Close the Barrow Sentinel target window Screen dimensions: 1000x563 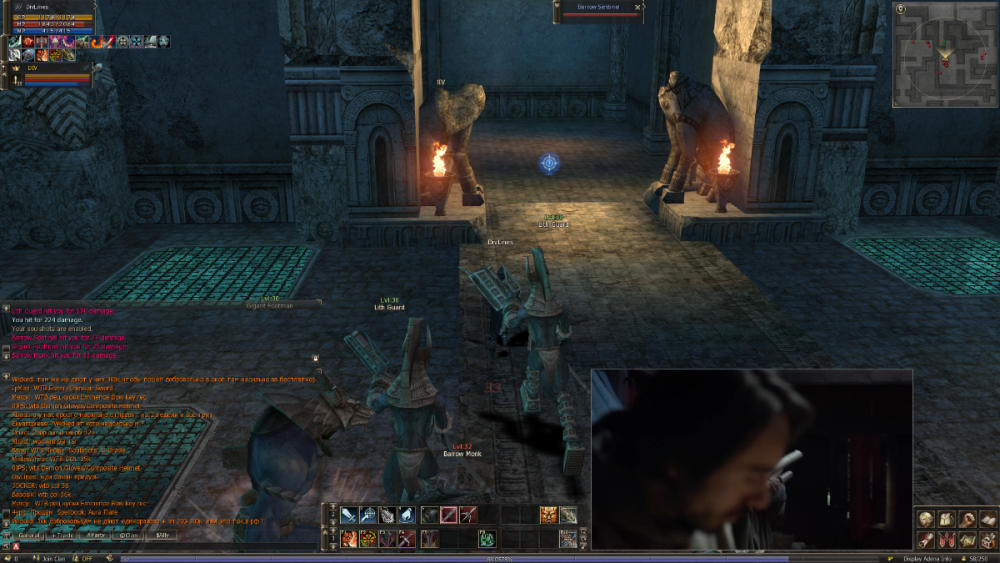(637, 7)
